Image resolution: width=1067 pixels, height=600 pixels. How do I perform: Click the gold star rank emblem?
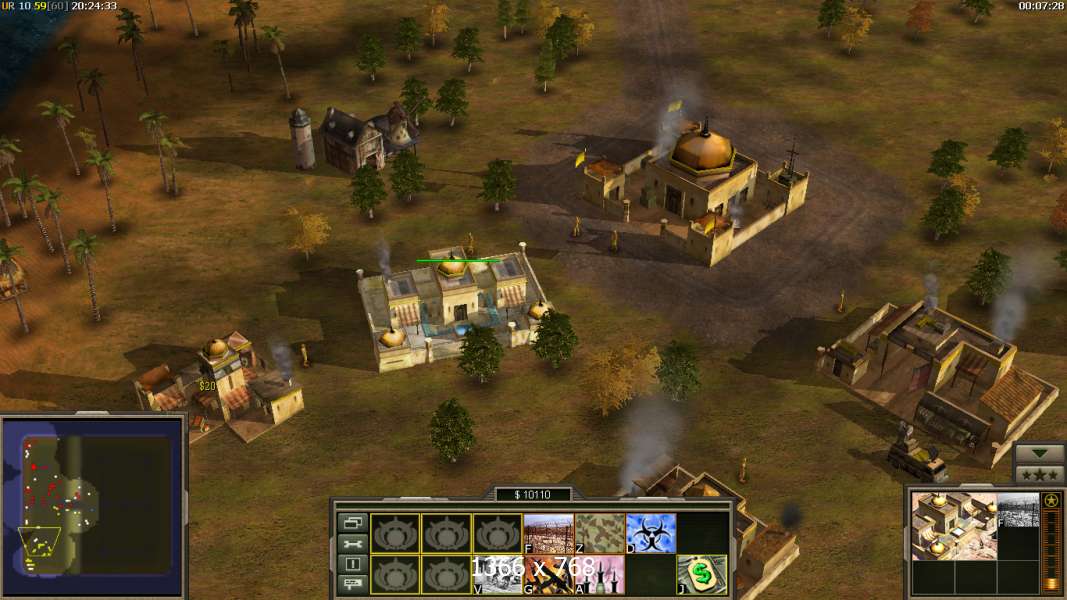tap(1051, 500)
